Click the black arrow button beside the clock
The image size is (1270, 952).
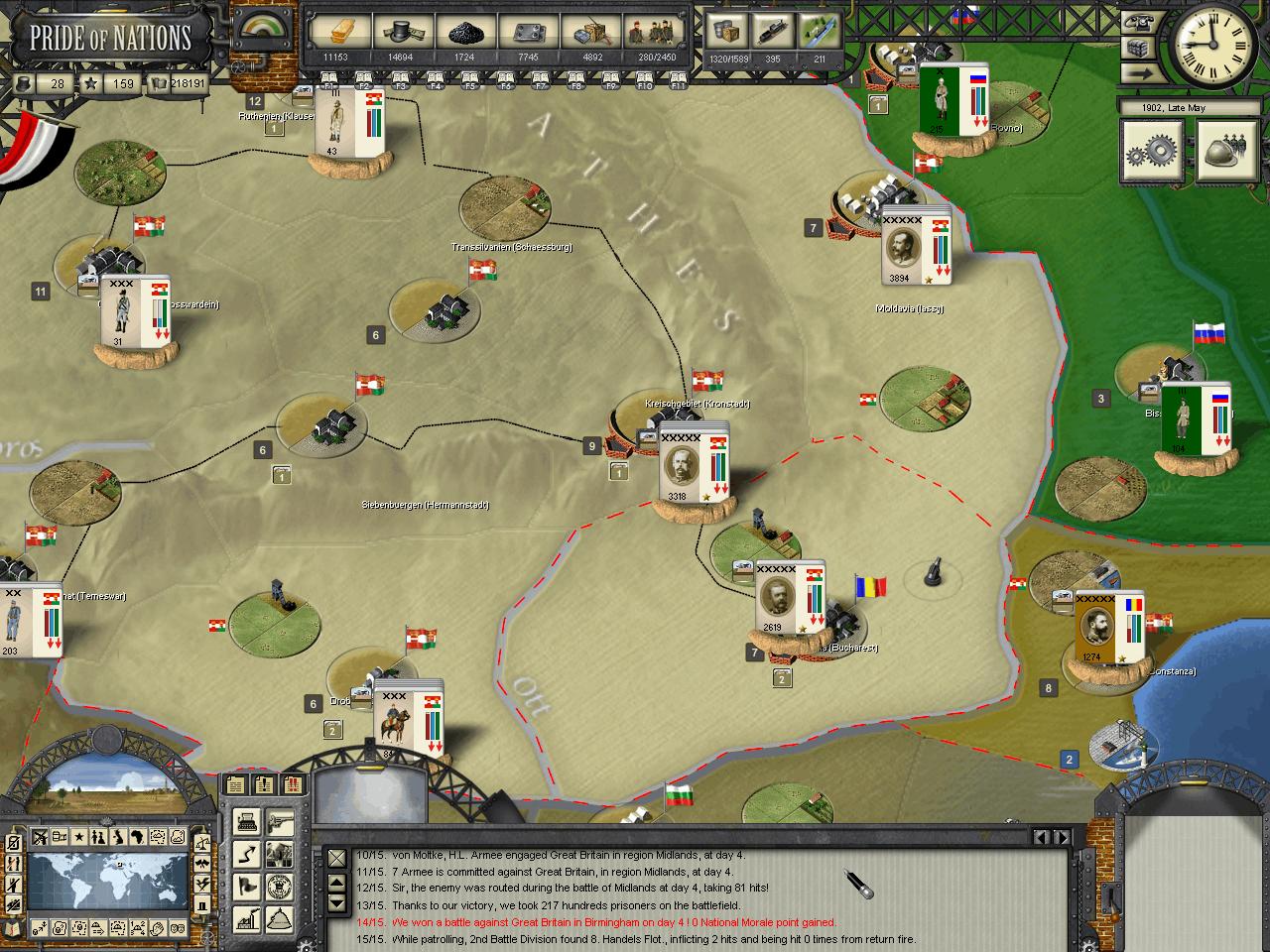(1137, 72)
